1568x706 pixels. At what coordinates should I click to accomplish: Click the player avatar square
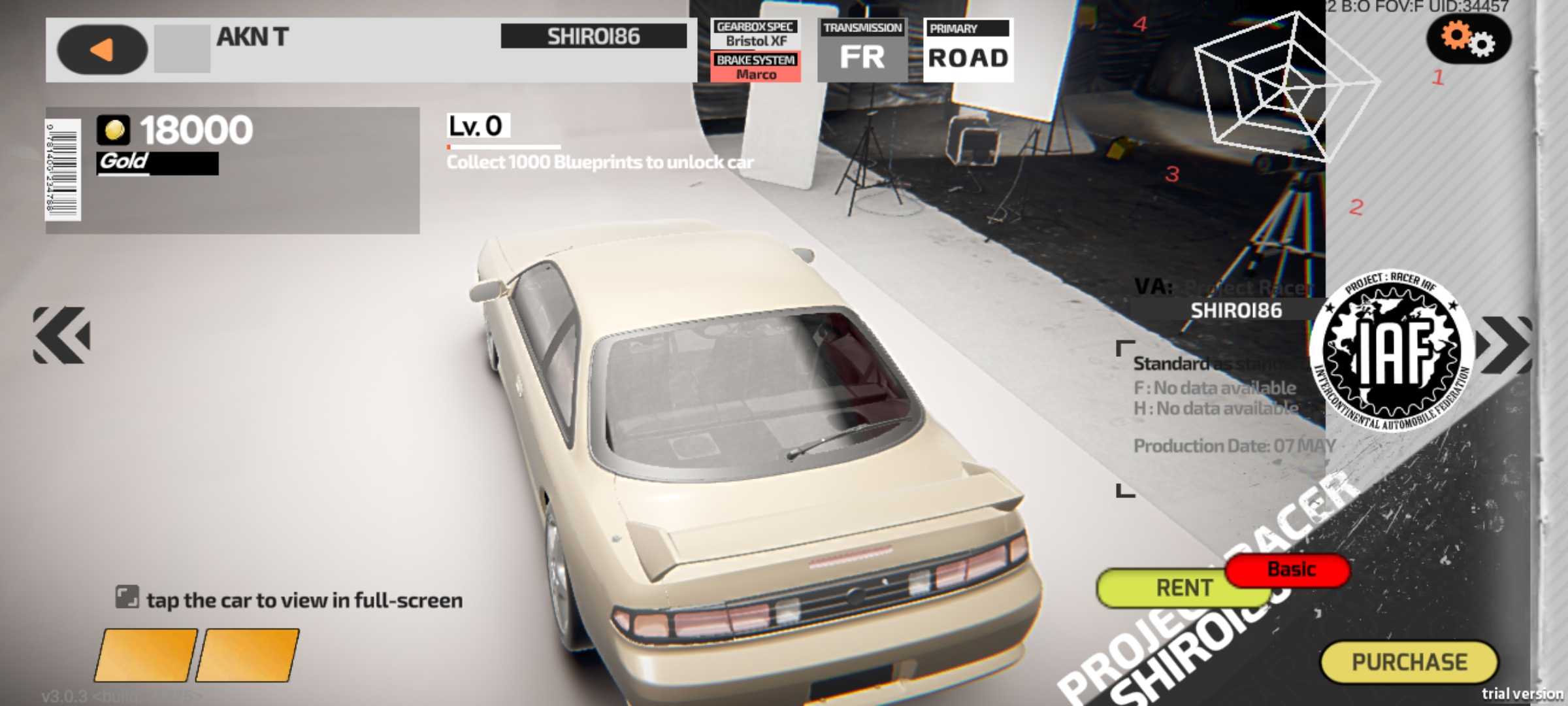[182, 49]
